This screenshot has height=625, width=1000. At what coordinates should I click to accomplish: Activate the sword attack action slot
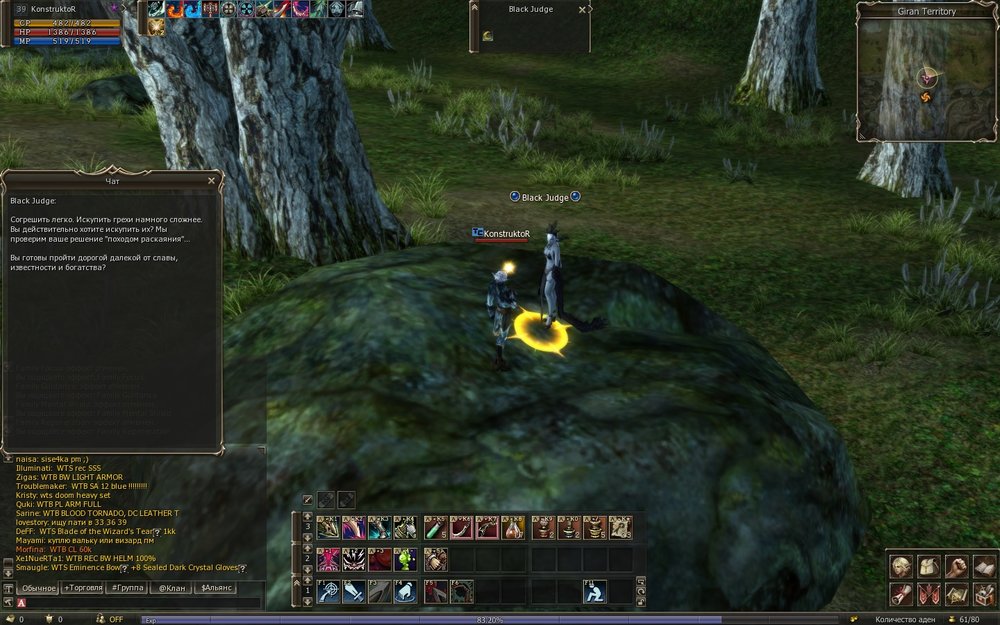point(354,592)
